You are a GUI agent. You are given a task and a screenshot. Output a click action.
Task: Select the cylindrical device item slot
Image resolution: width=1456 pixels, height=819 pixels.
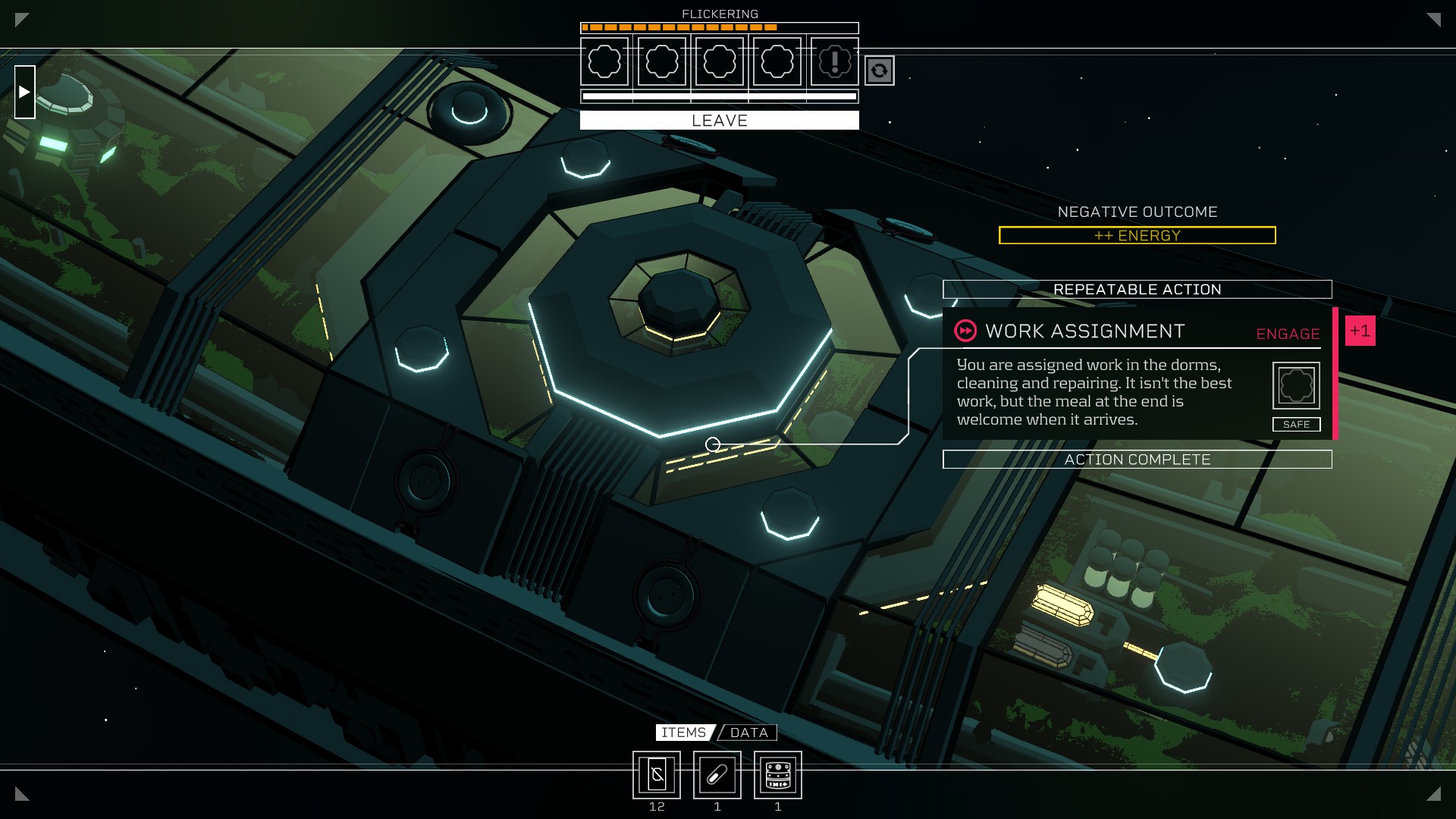tap(778, 775)
